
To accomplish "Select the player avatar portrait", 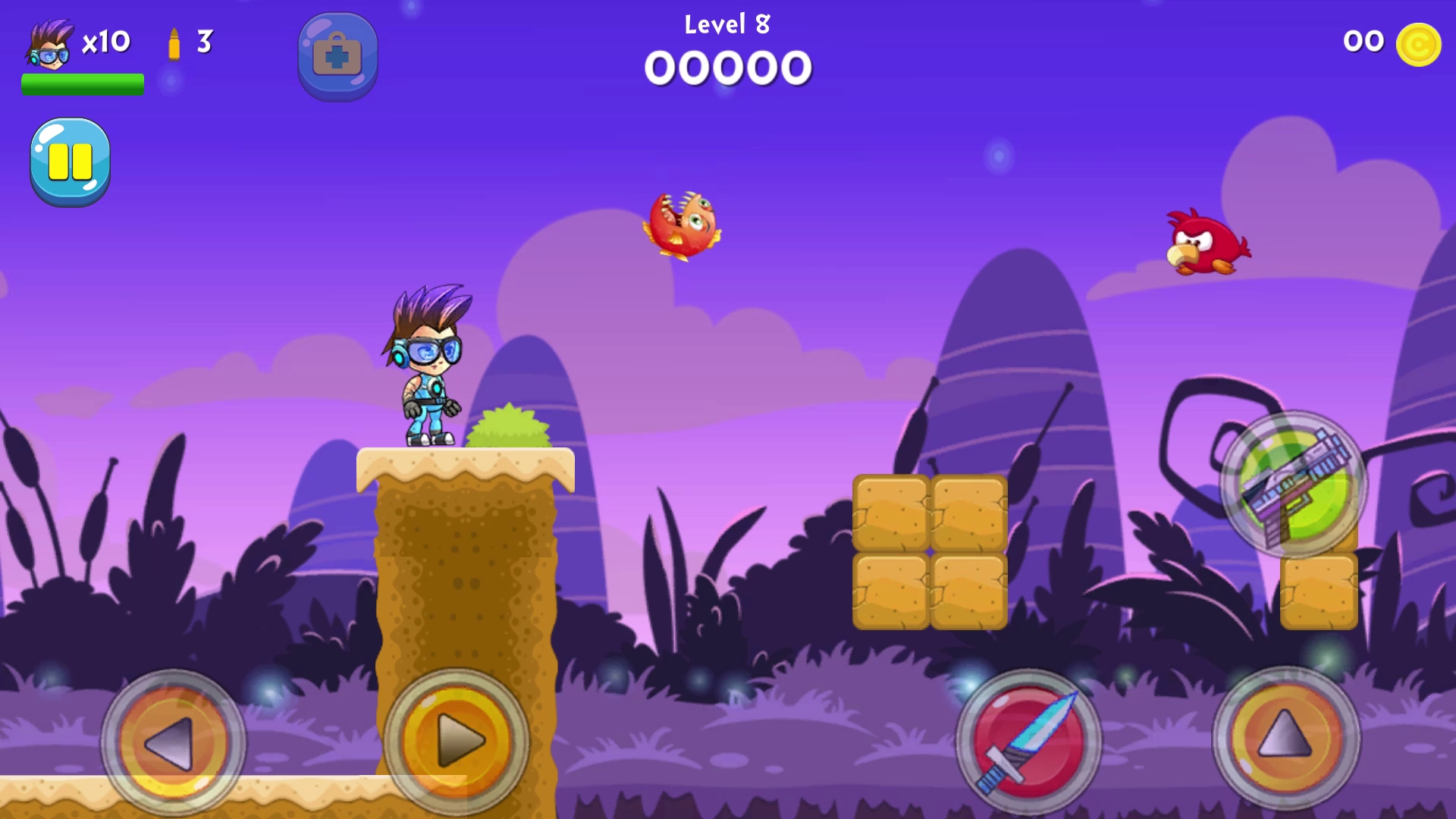I will 49,42.
